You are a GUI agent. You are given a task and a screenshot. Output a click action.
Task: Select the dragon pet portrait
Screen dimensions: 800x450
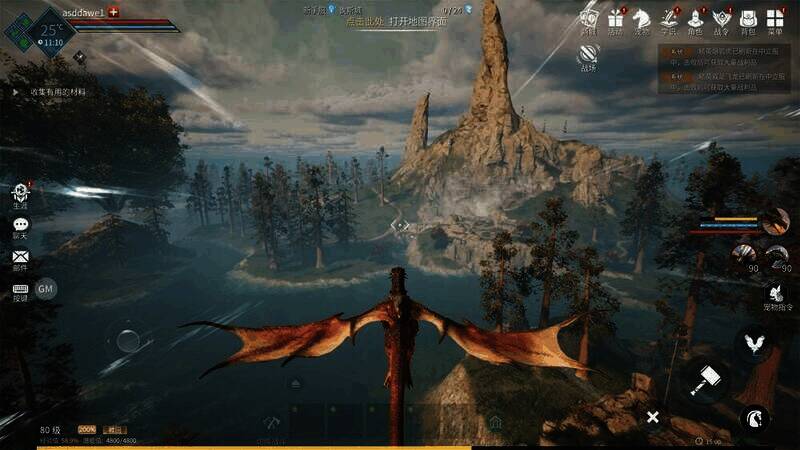point(775,221)
